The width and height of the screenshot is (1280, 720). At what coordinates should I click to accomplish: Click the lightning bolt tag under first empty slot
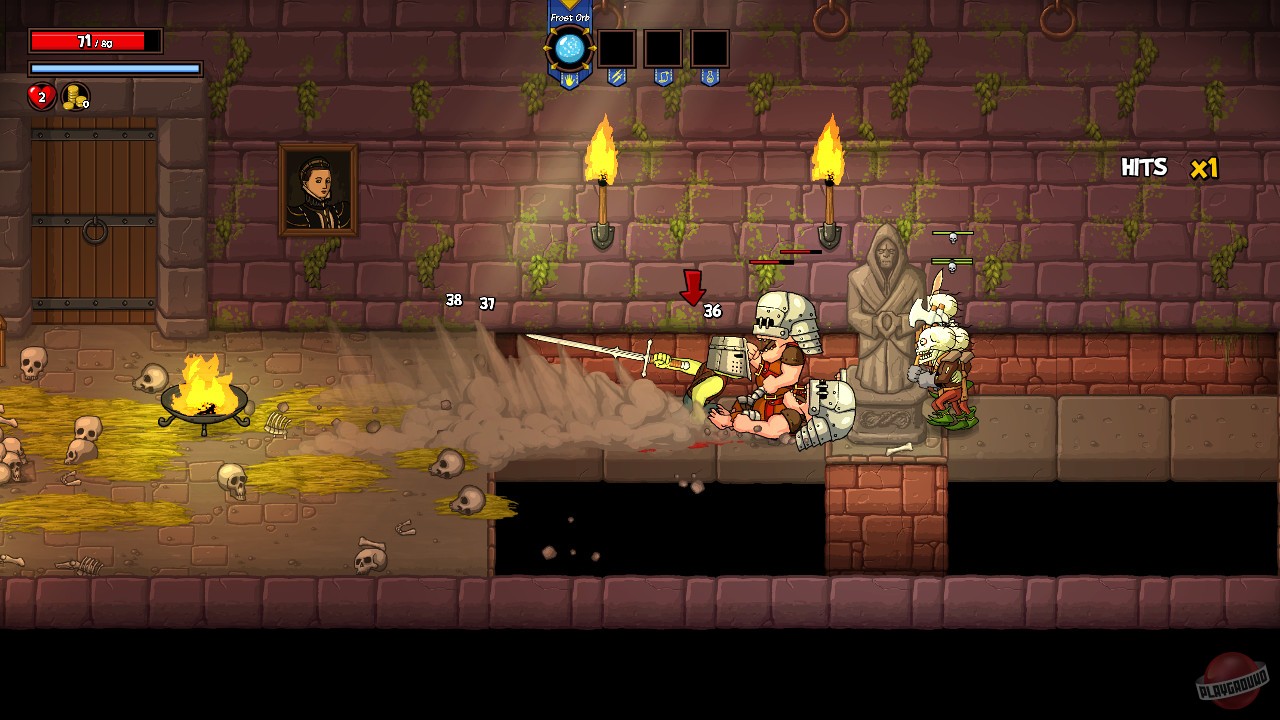click(x=616, y=76)
